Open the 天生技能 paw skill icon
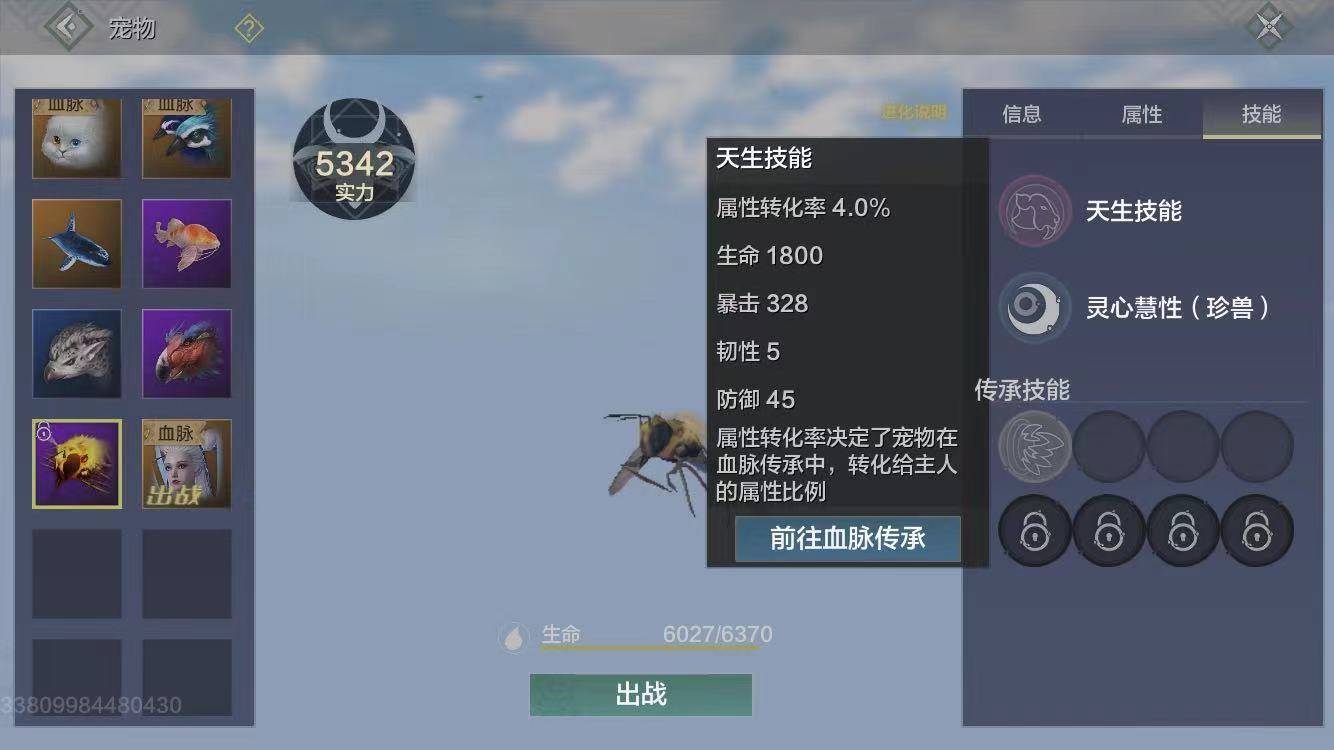Screen dimensions: 1334x750 pyautogui.click(x=1035, y=210)
